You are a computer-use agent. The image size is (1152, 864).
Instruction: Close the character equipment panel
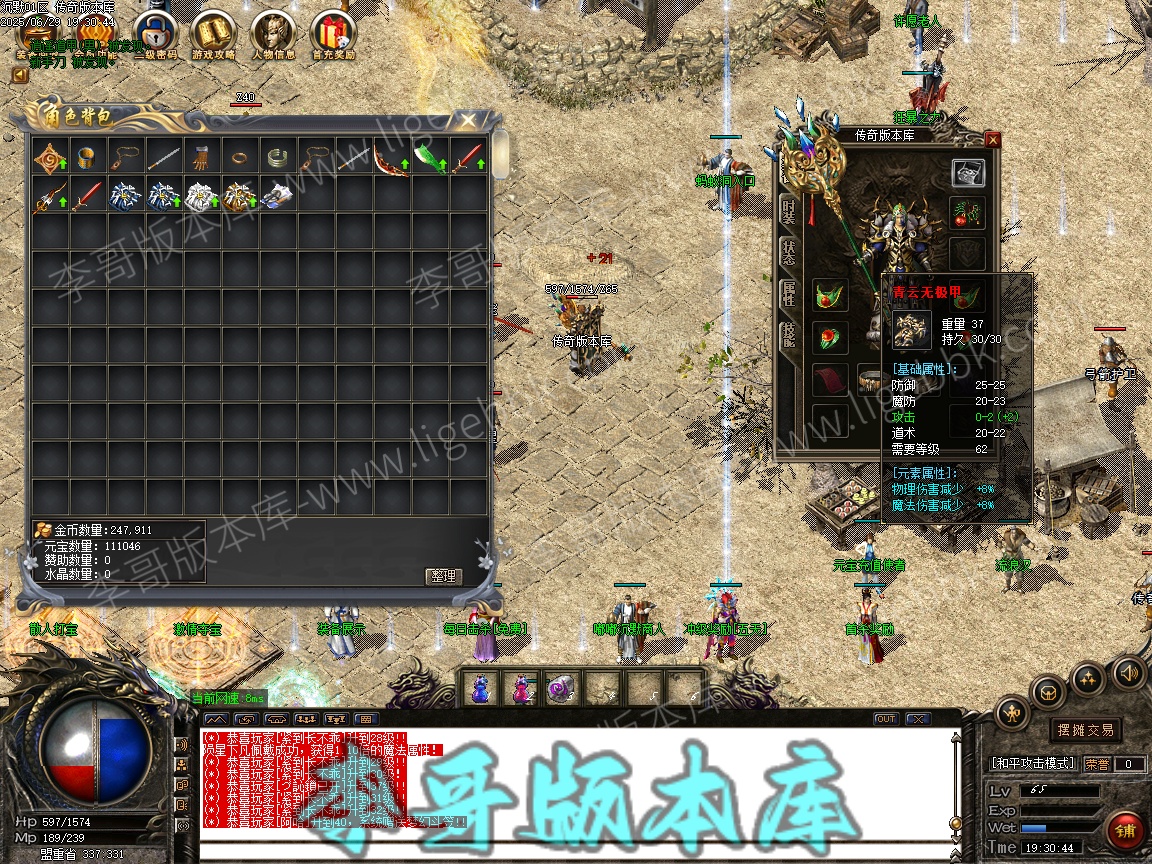[992, 140]
